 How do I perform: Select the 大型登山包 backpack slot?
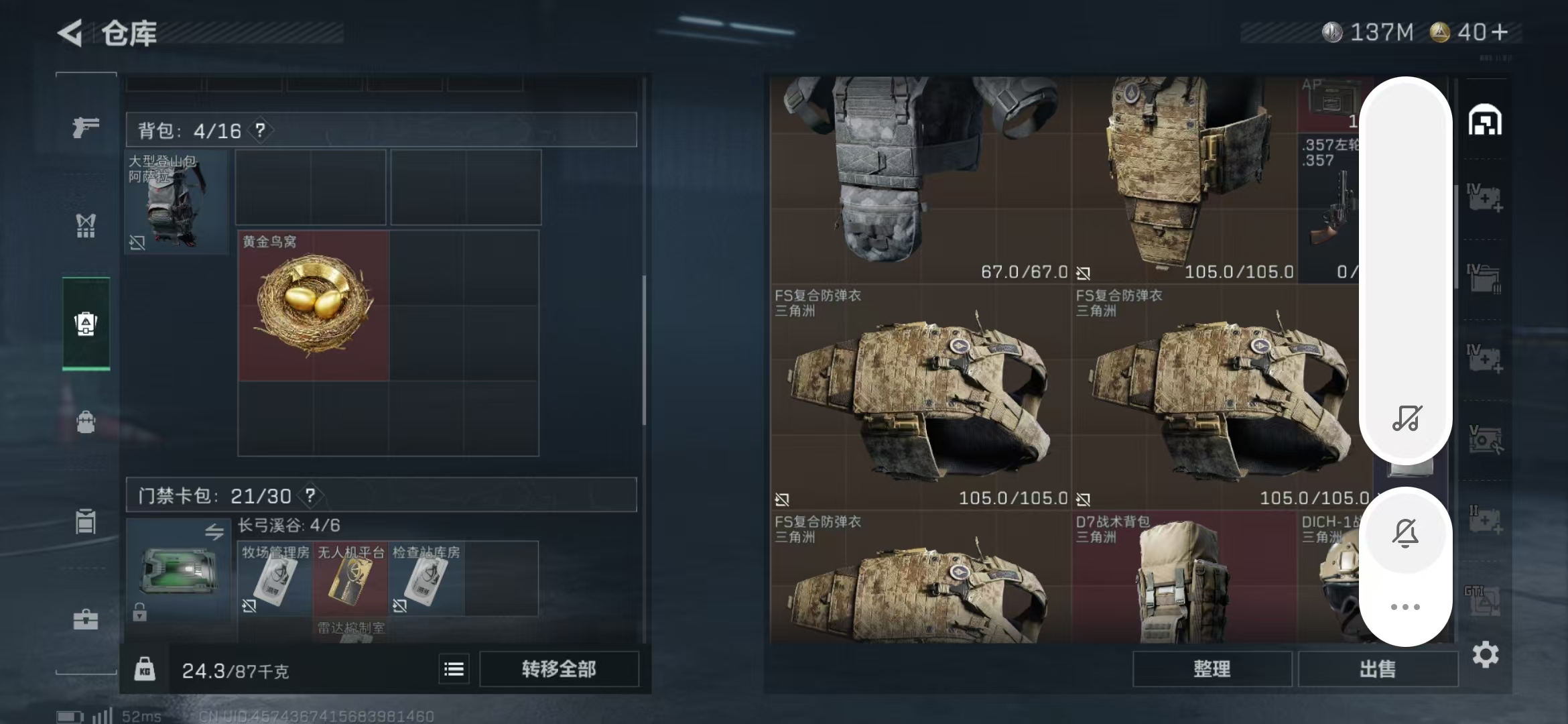(176, 201)
